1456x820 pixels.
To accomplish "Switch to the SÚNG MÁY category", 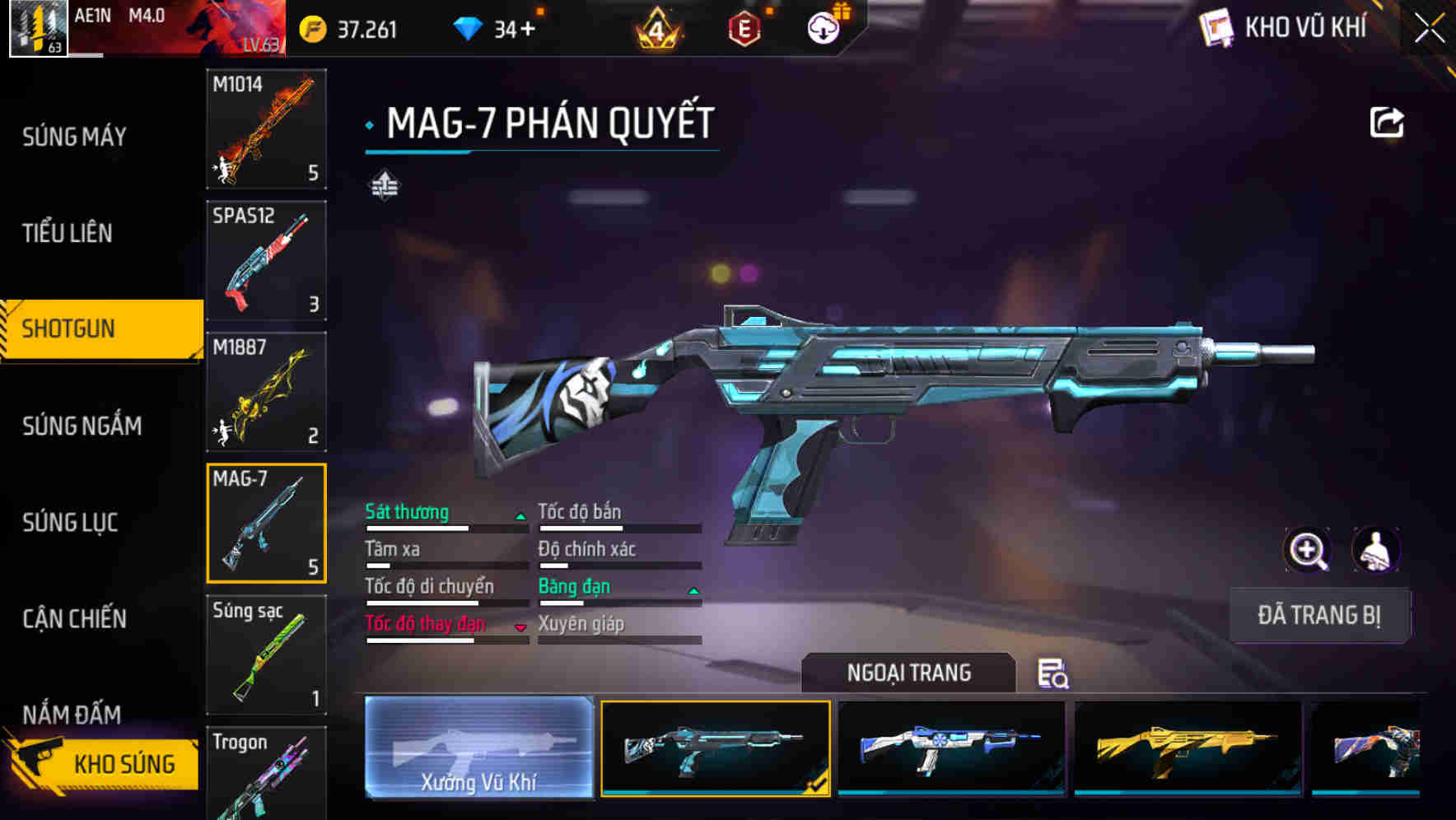I will pyautogui.click(x=74, y=137).
